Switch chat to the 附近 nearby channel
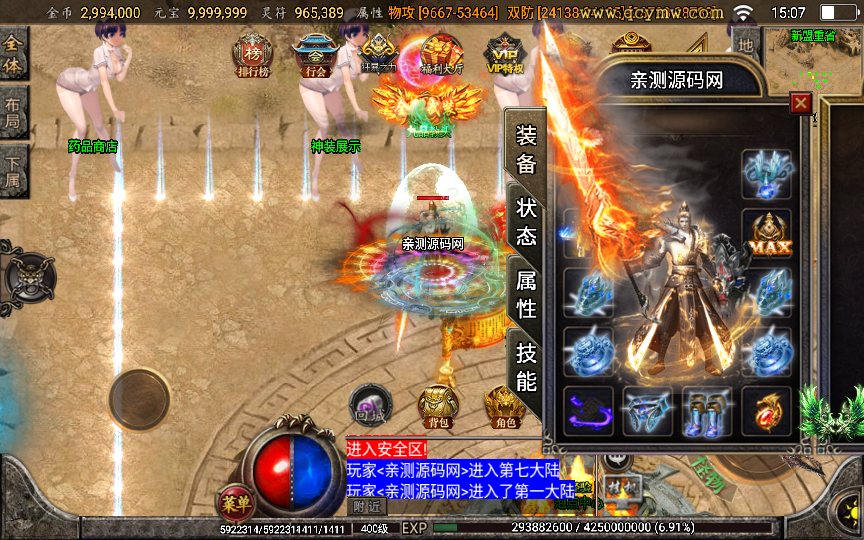Image resolution: width=864 pixels, height=540 pixels. pos(369,506)
